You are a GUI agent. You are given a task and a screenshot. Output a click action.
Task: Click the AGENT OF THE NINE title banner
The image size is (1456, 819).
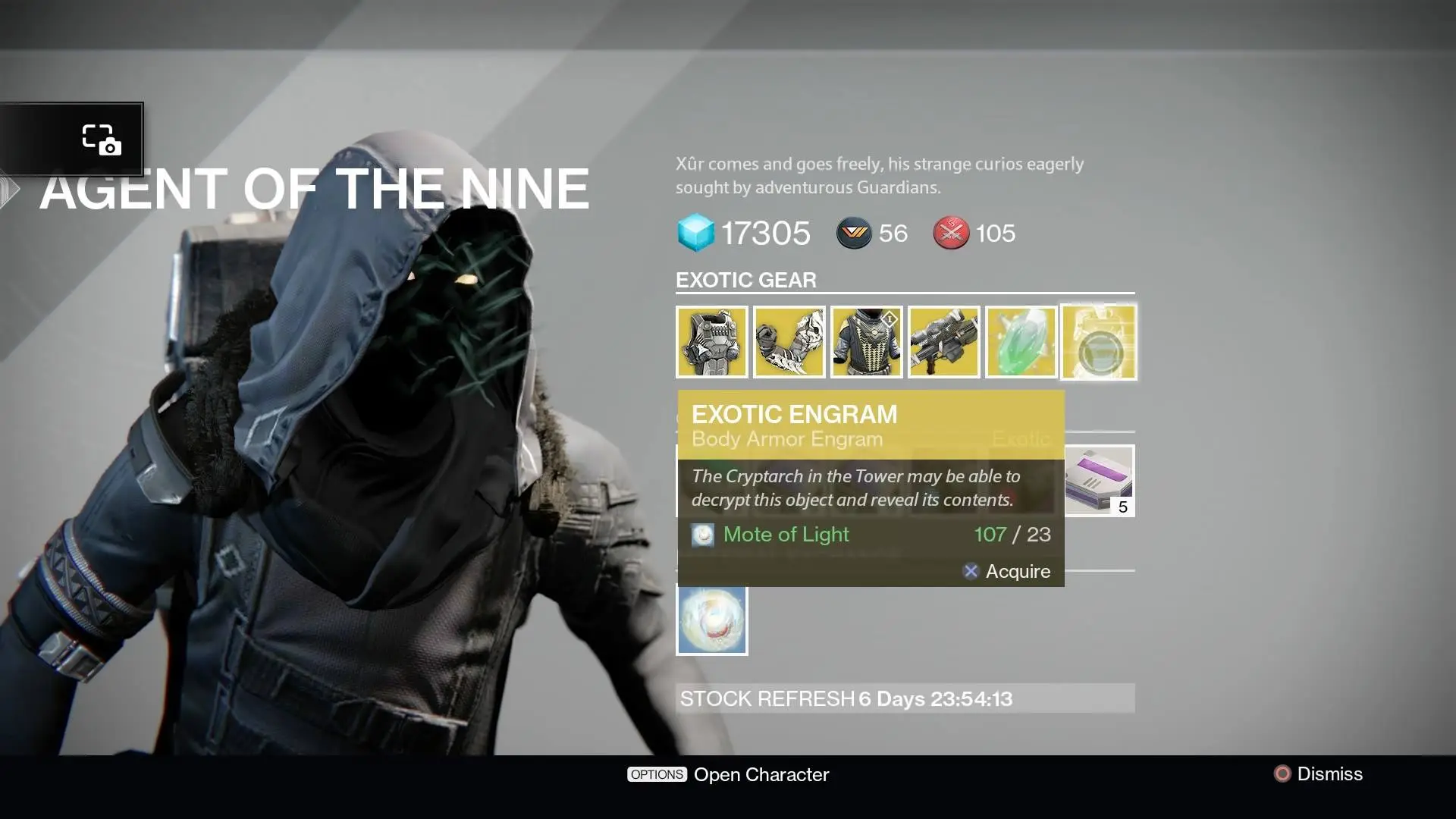tap(316, 188)
